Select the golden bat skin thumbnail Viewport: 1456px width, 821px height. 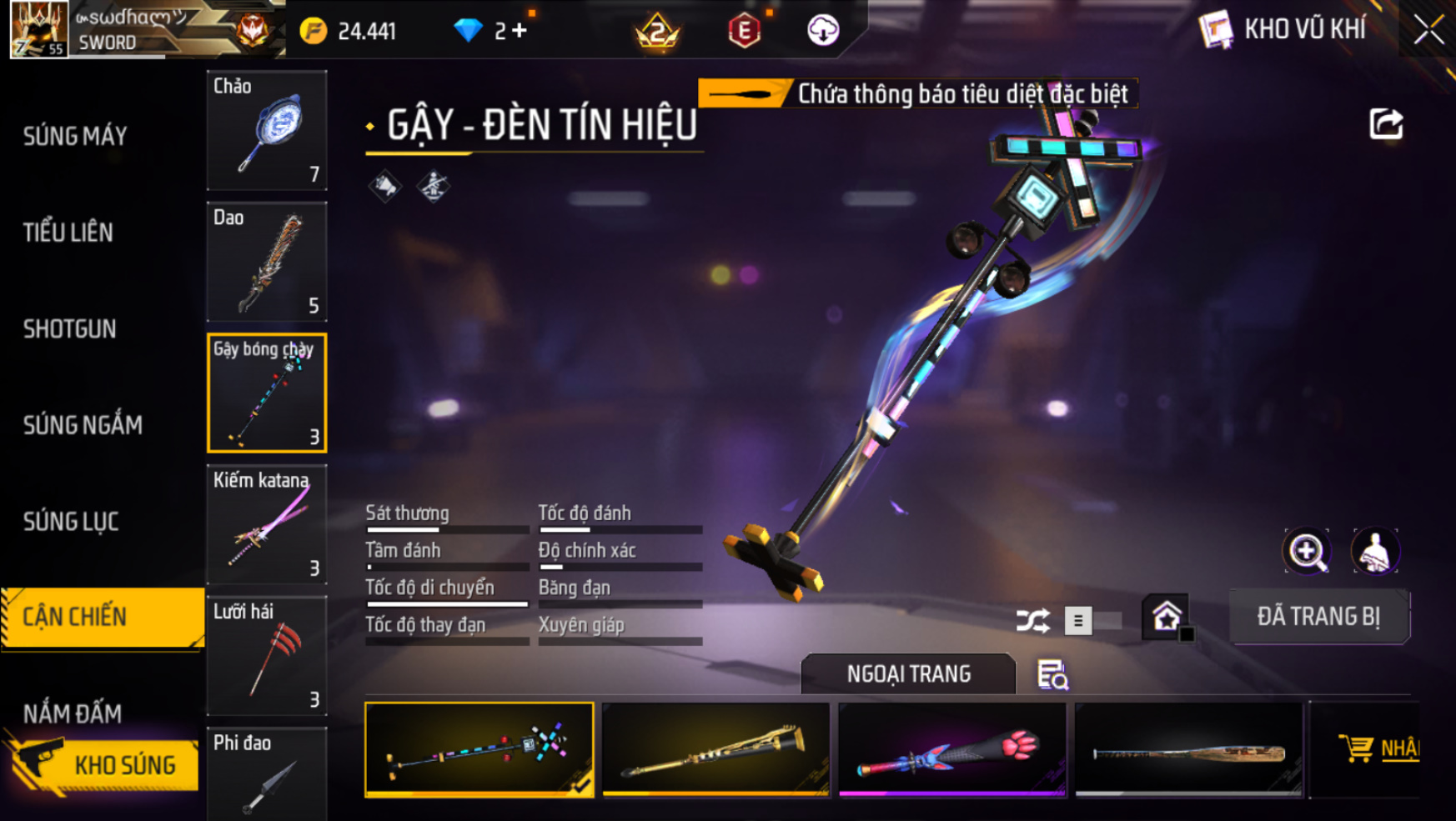coord(715,749)
